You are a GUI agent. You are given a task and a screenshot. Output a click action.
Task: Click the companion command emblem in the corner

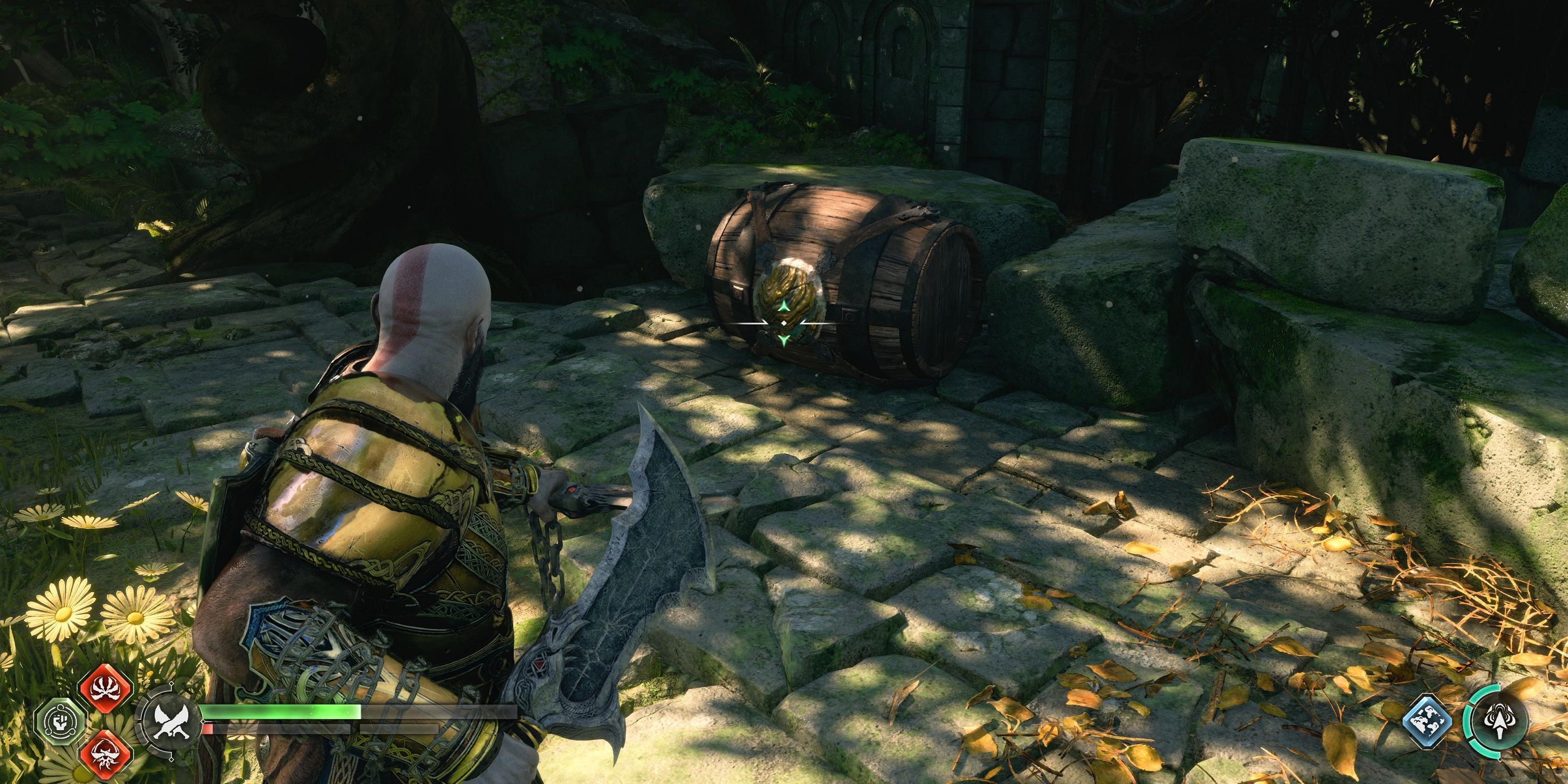pos(1501,721)
